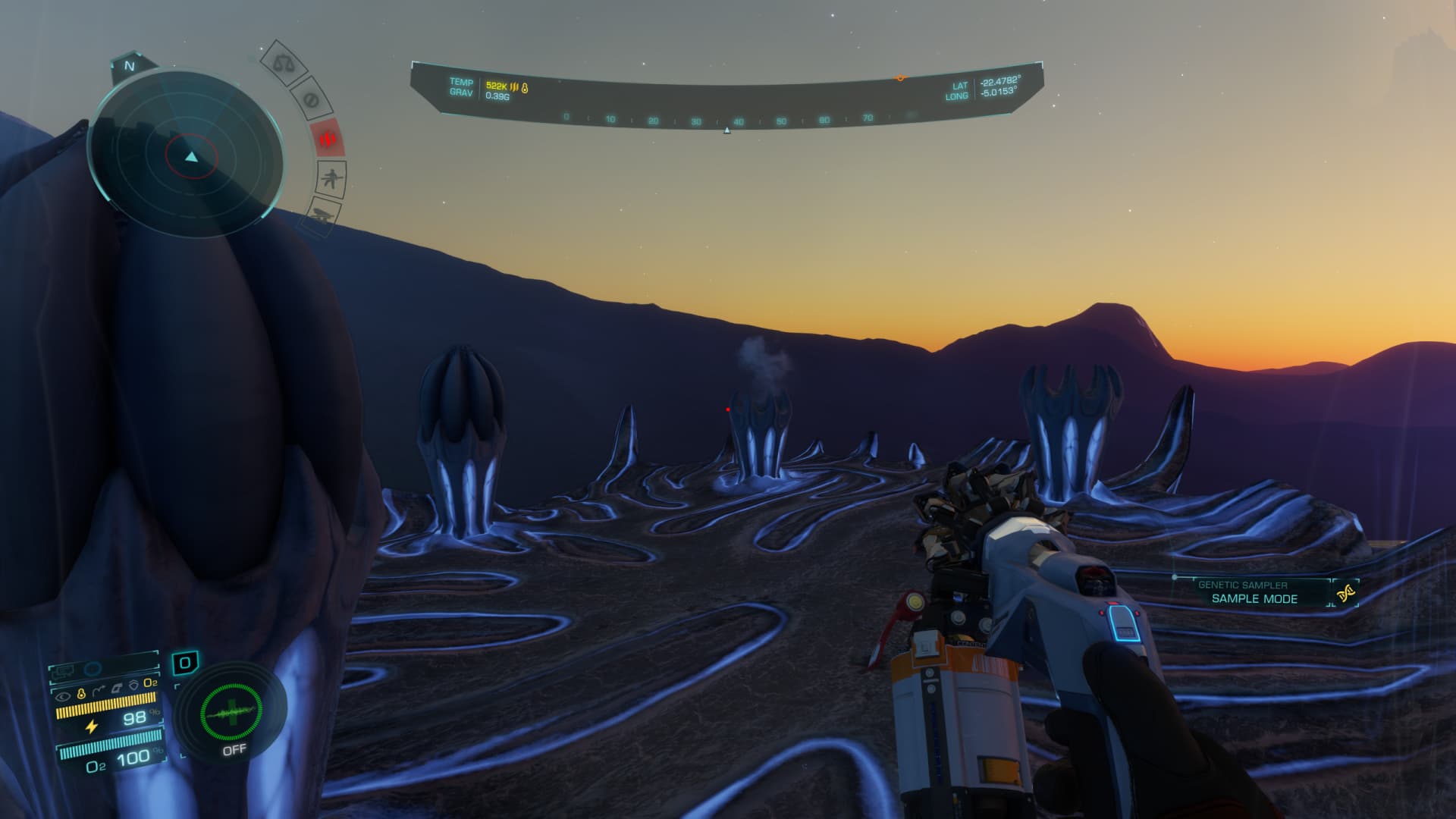Viewport: 1456px width, 819px height.
Task: Select the North compass marker on the radar
Action: [129, 66]
